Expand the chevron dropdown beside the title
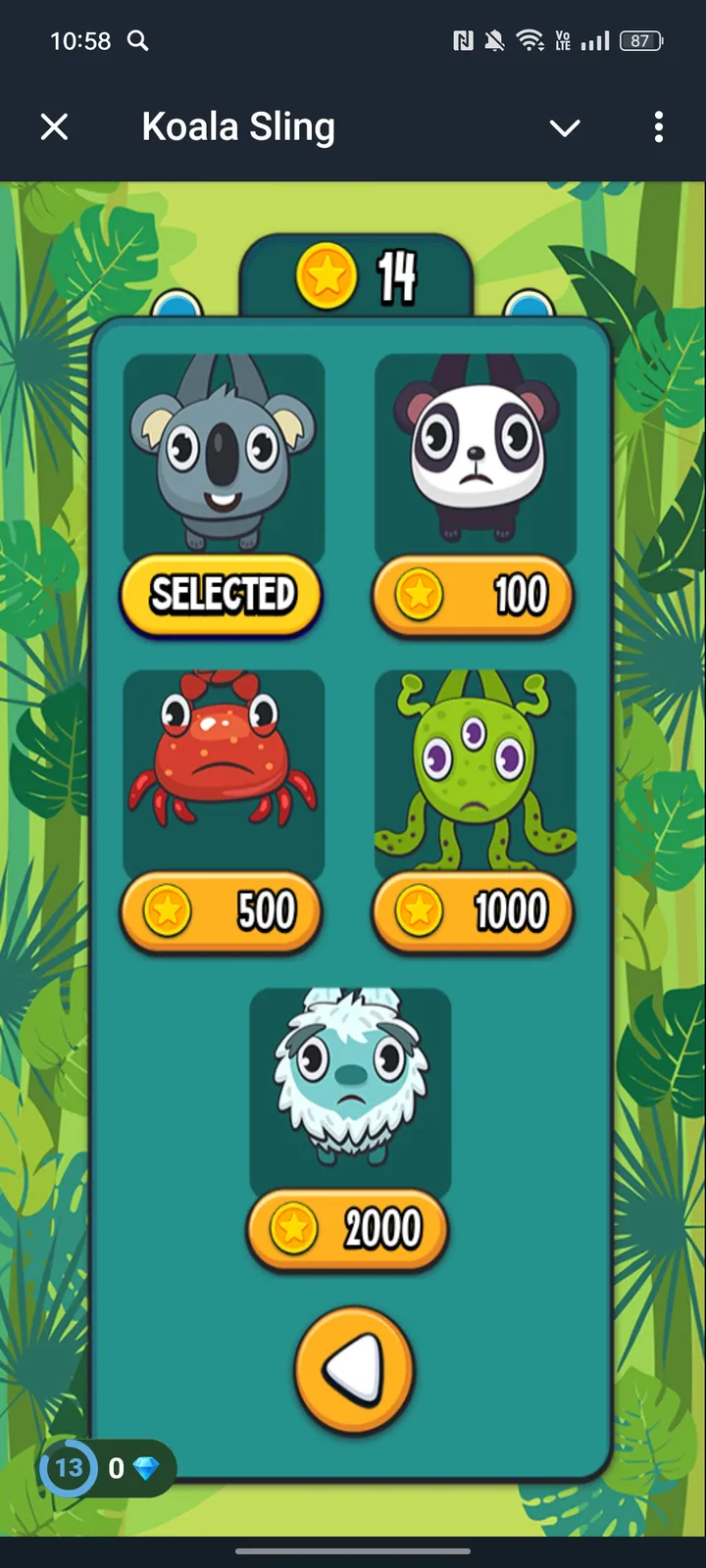Screen dimensions: 706x1568 click(565, 127)
